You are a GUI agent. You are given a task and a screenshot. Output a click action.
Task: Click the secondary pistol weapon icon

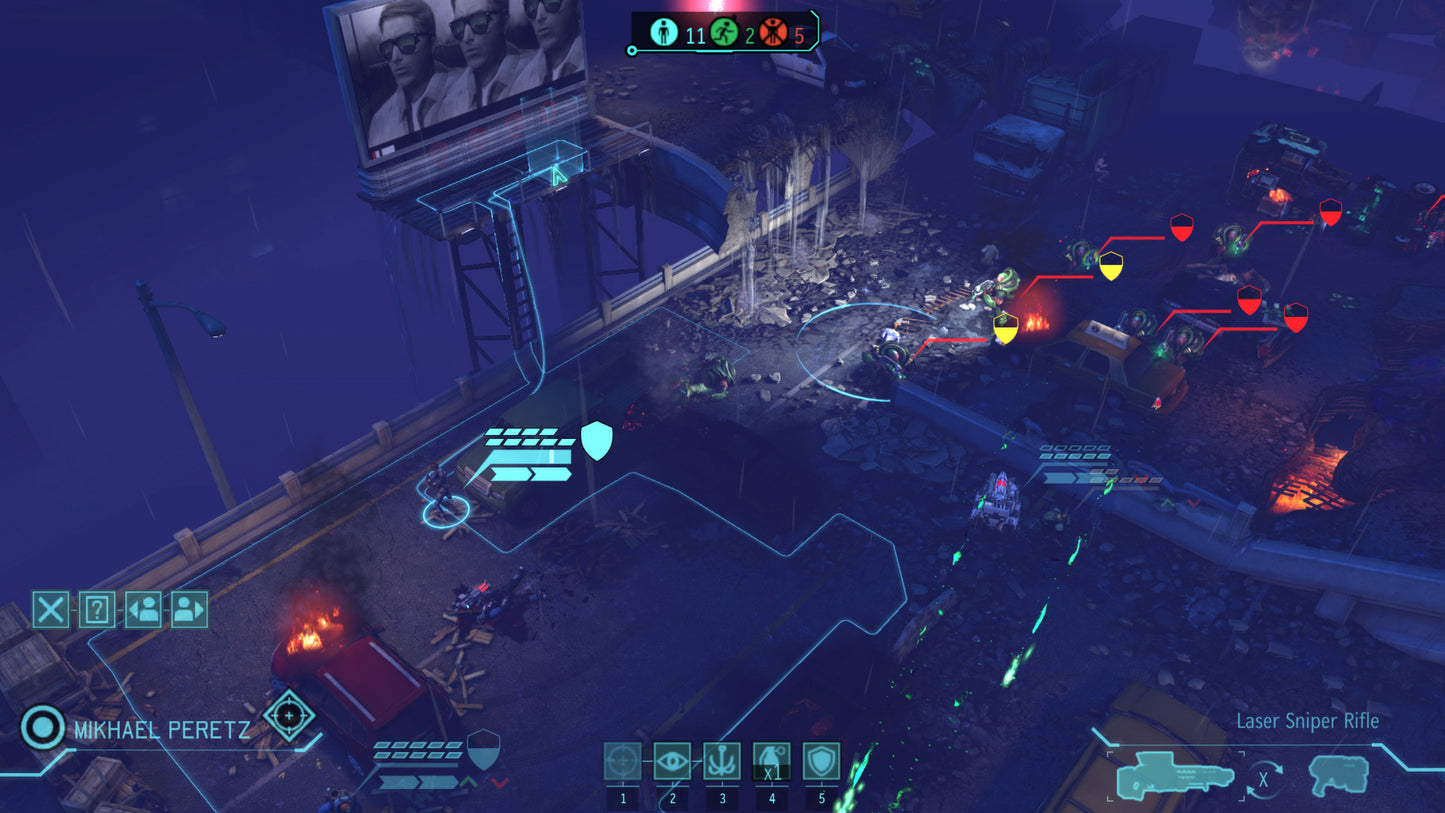click(1337, 775)
